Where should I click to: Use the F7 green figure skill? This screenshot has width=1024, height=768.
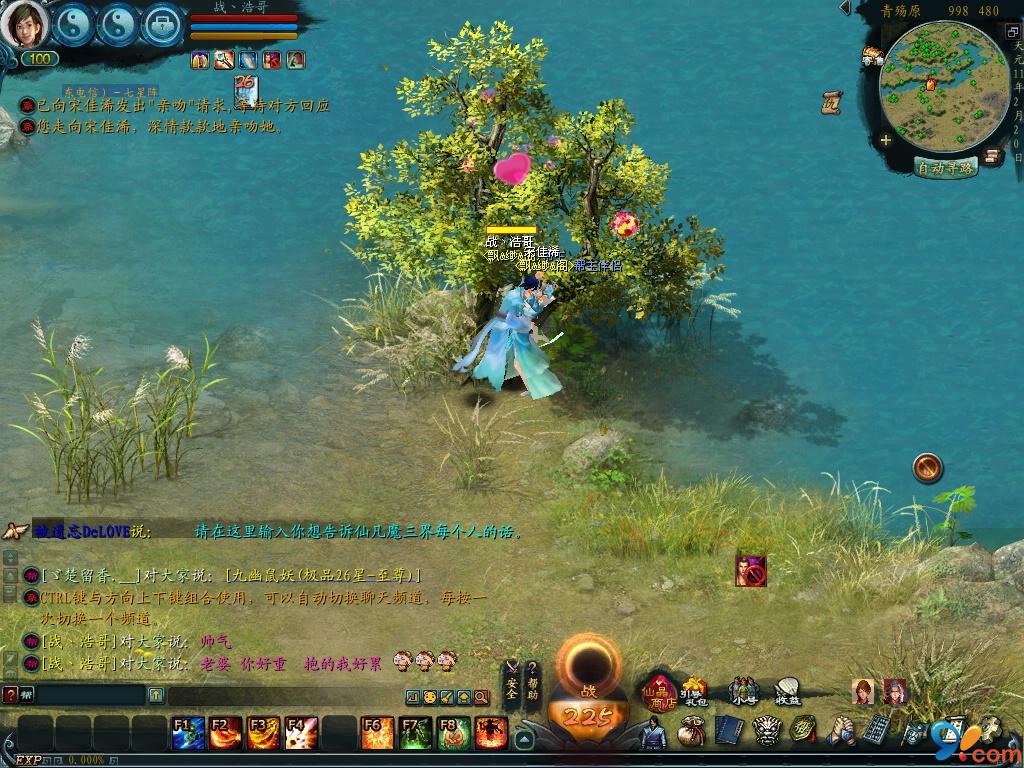(x=415, y=733)
